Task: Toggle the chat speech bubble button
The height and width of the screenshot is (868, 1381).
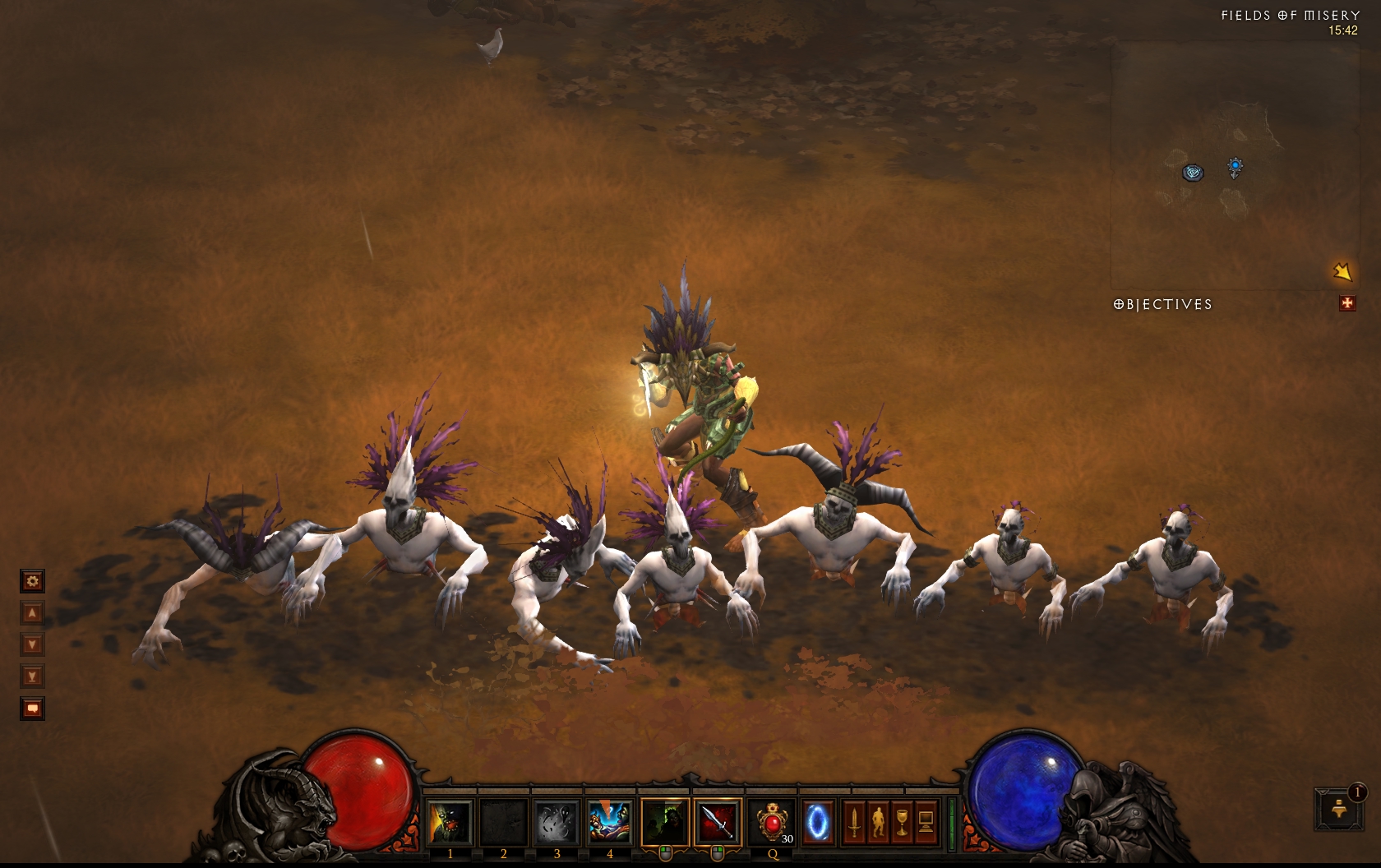Action: tap(32, 709)
